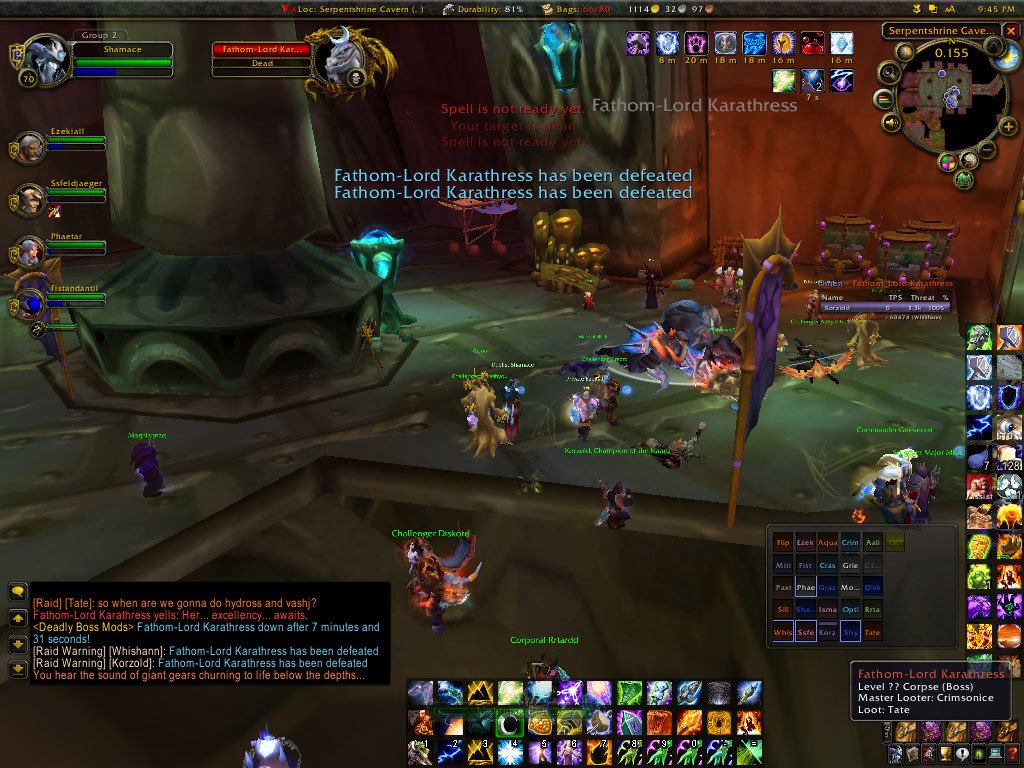This screenshot has width=1024, height=768.
Task: Select "Flip" in the raid grid
Action: click(x=783, y=542)
